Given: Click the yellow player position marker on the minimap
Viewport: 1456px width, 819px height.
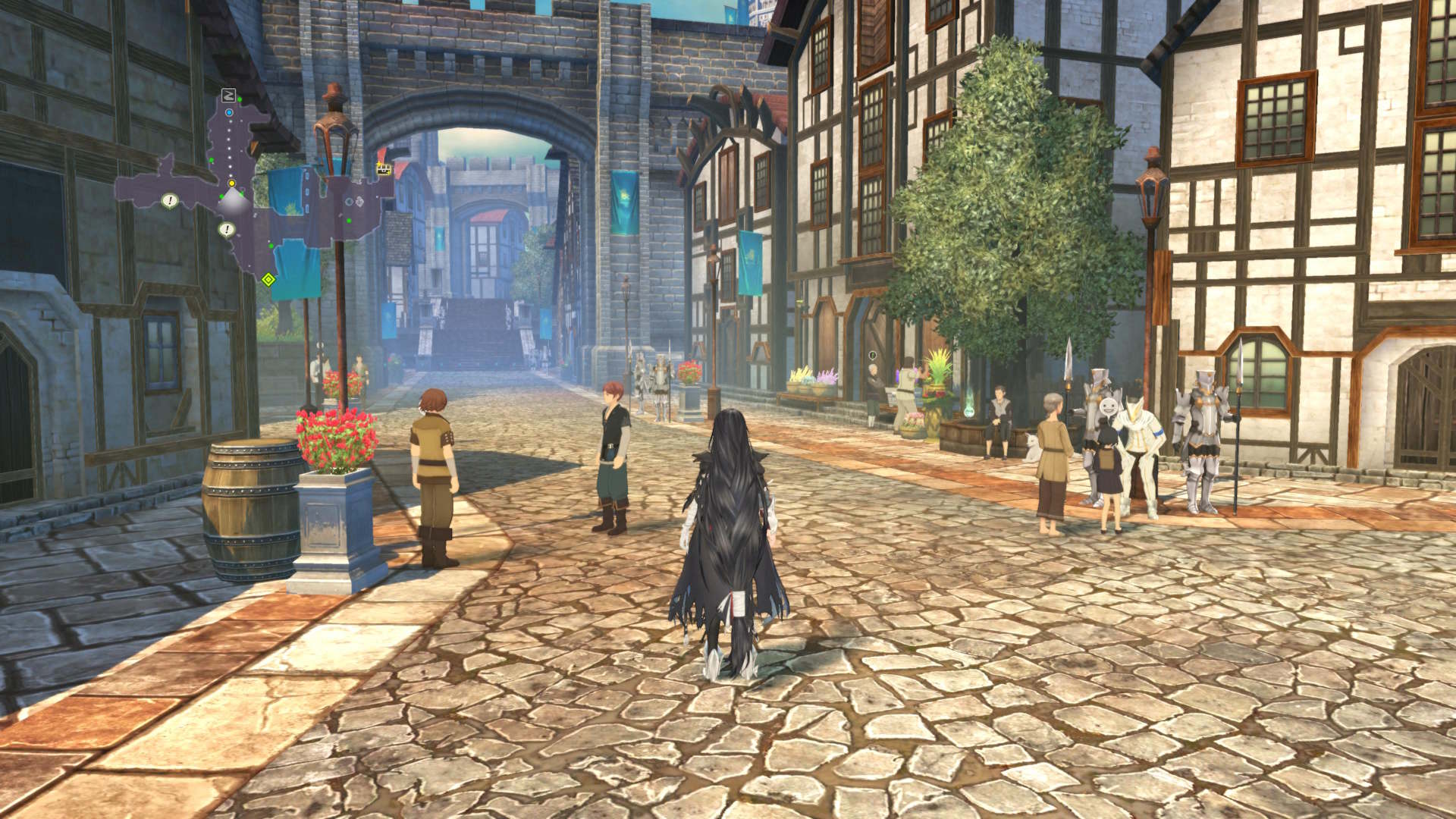Looking at the screenshot, I should [231, 184].
